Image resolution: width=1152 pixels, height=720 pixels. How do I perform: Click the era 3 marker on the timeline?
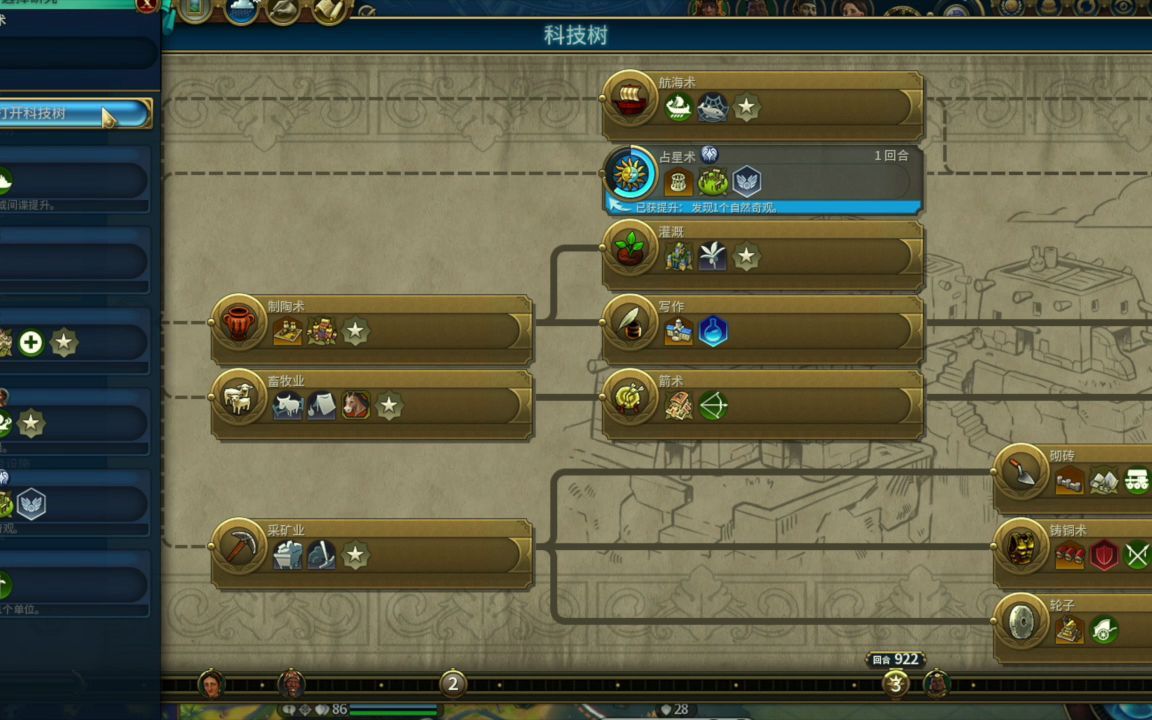[x=895, y=684]
